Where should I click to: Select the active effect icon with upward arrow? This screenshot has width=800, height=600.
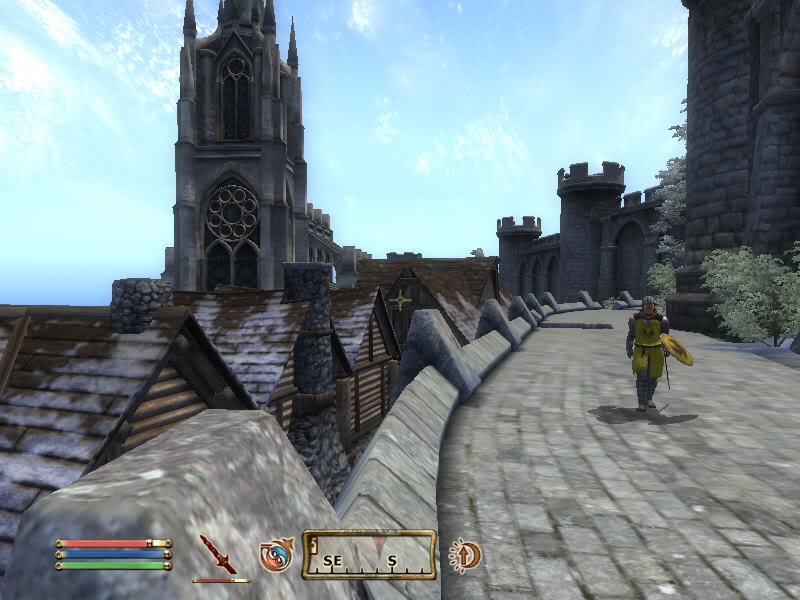(x=464, y=555)
